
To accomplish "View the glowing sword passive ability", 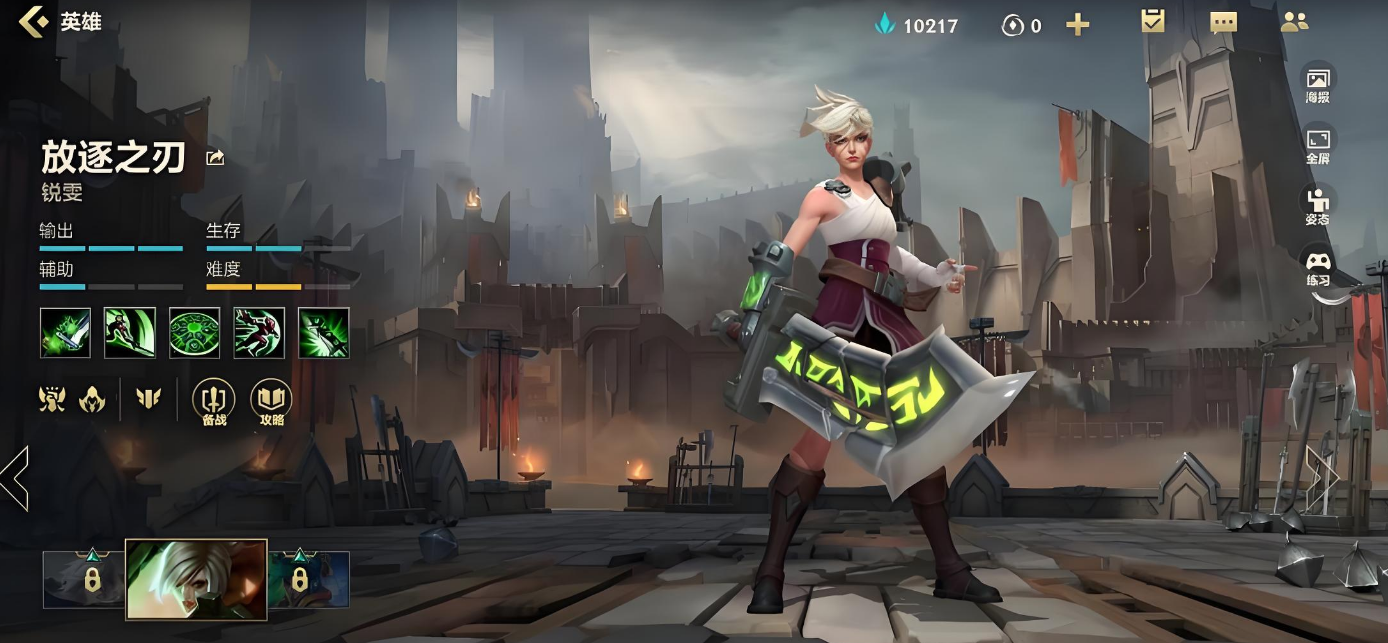I will point(65,333).
